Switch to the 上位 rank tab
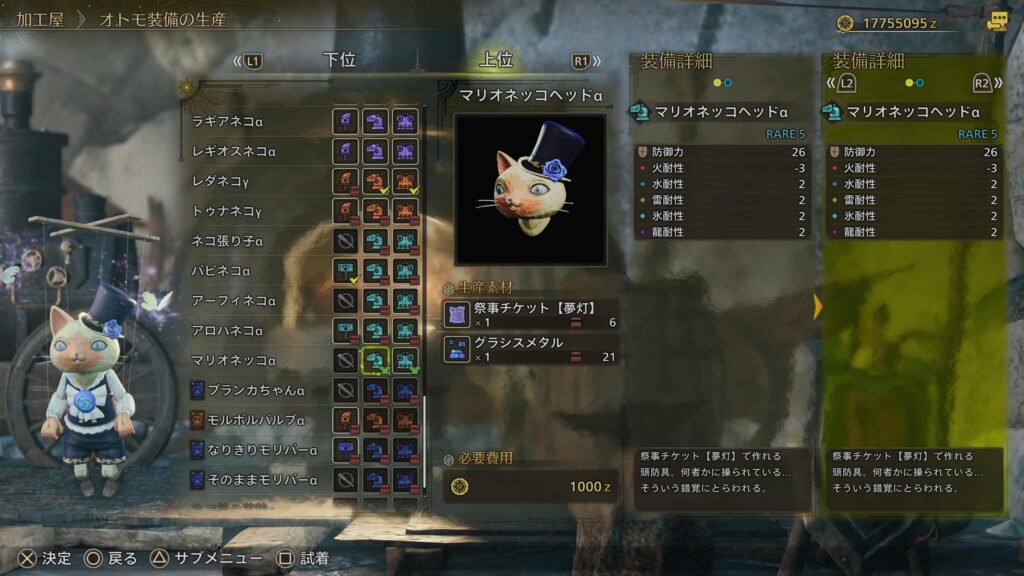 (x=496, y=60)
